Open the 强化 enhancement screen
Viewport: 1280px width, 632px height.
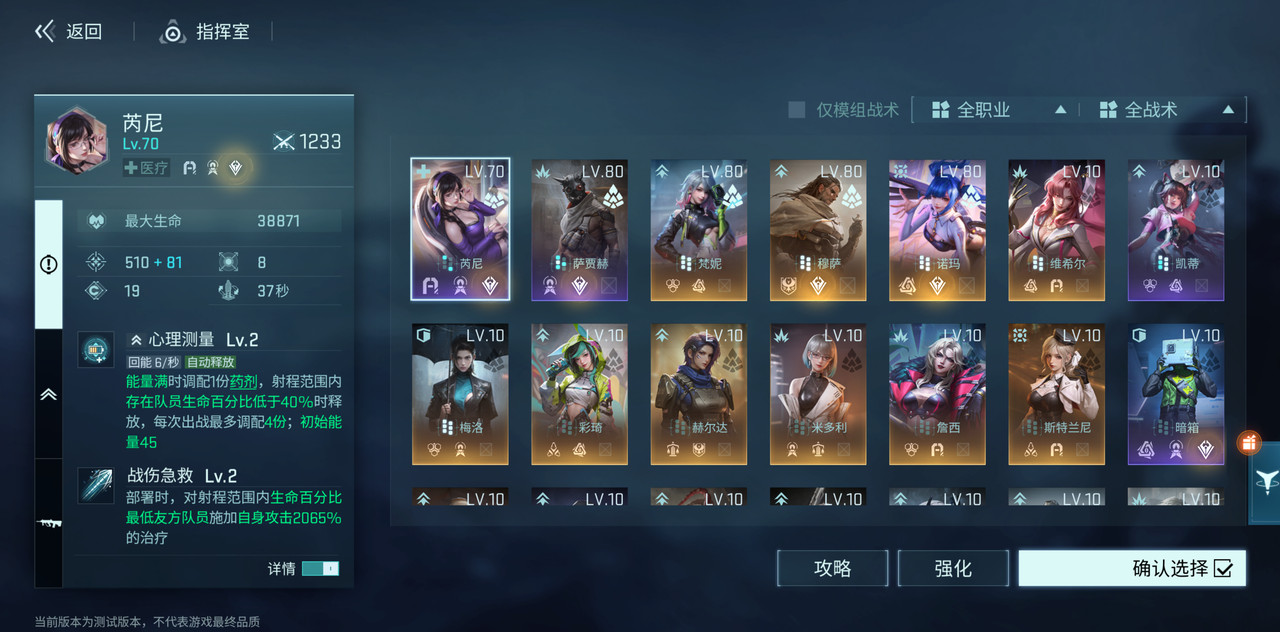pos(952,568)
